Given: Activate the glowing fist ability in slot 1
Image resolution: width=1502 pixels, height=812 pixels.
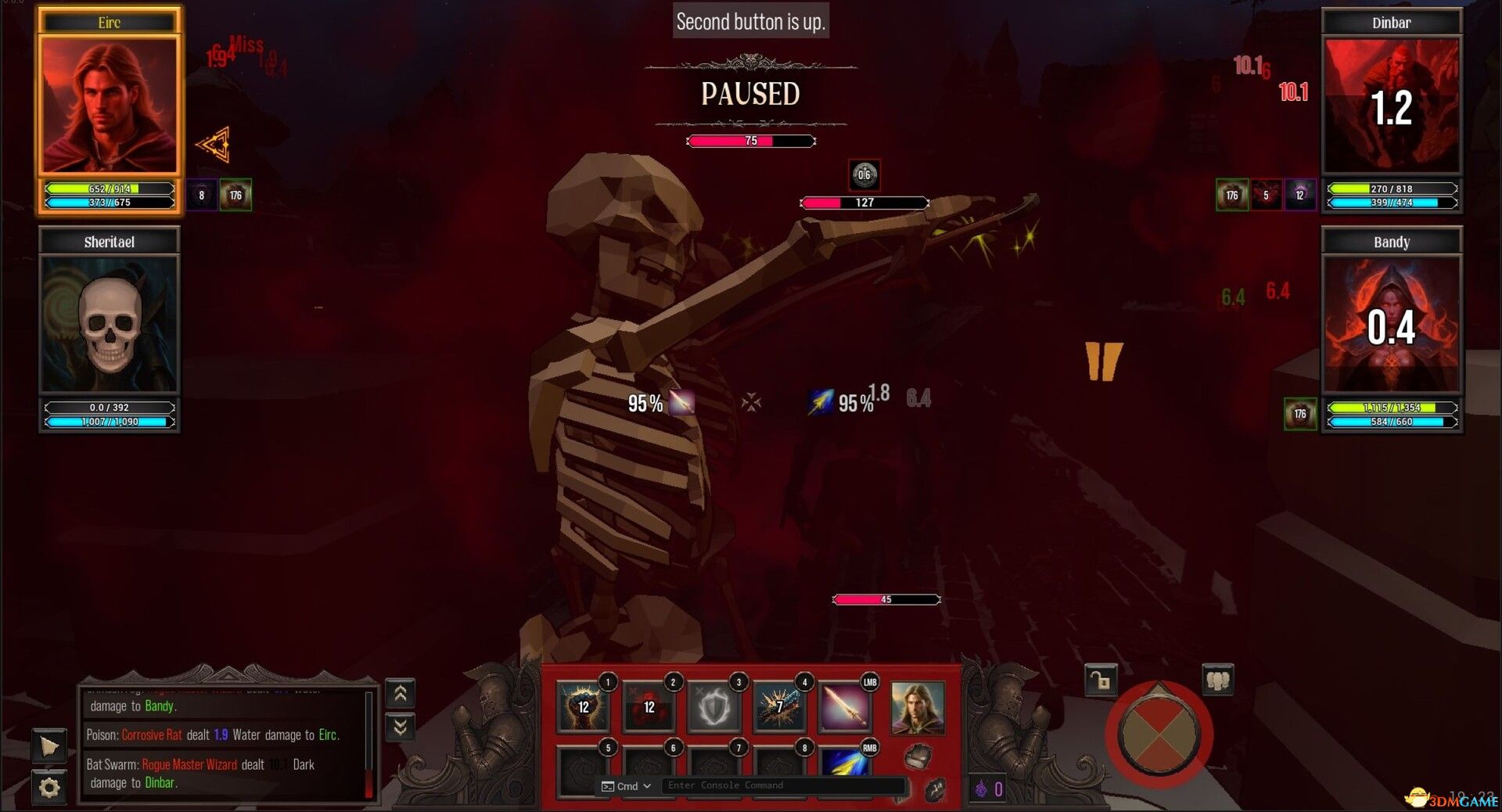Looking at the screenshot, I should pos(584,706).
